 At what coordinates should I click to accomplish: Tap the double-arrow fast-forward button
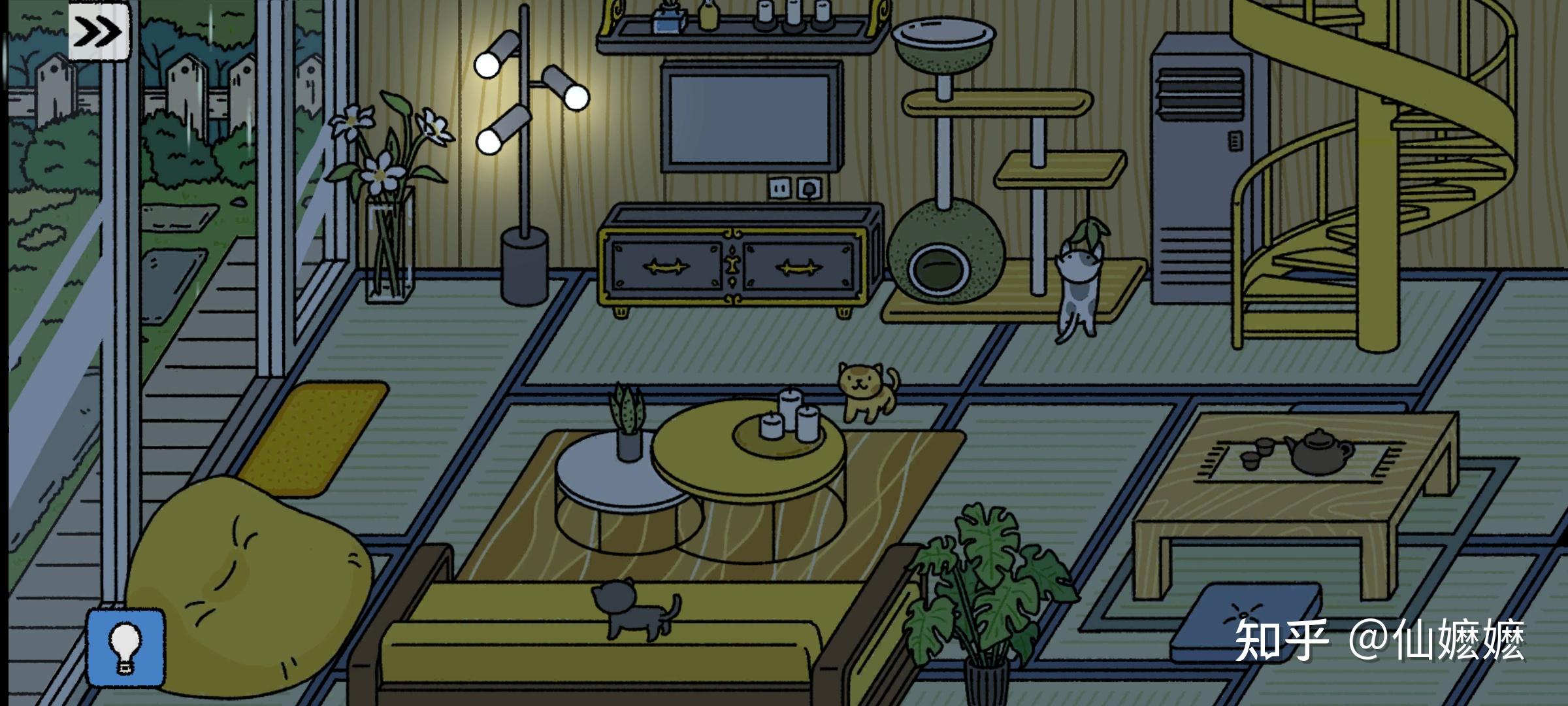[99, 31]
